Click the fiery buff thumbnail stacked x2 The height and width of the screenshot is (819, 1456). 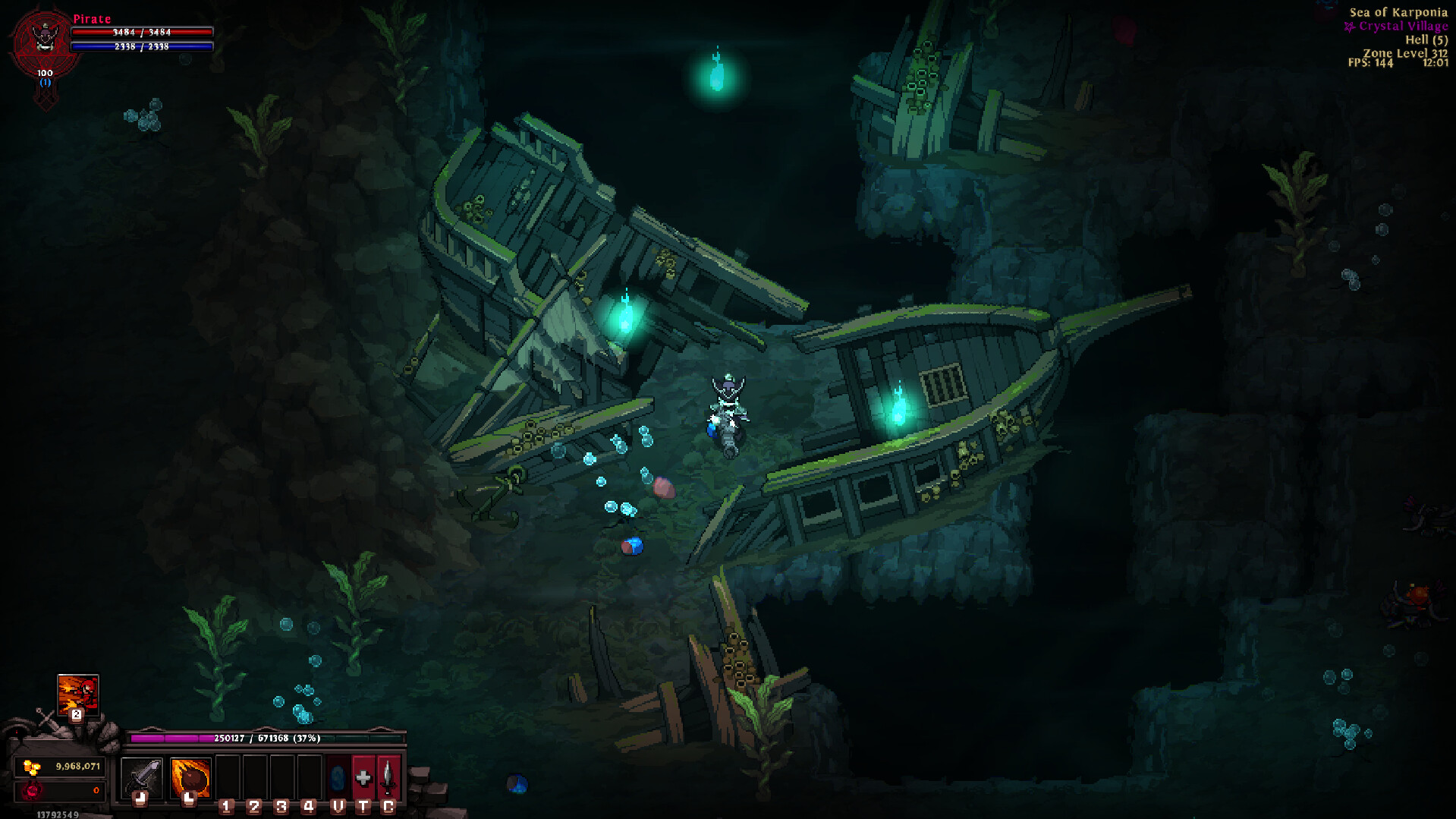coord(77,694)
